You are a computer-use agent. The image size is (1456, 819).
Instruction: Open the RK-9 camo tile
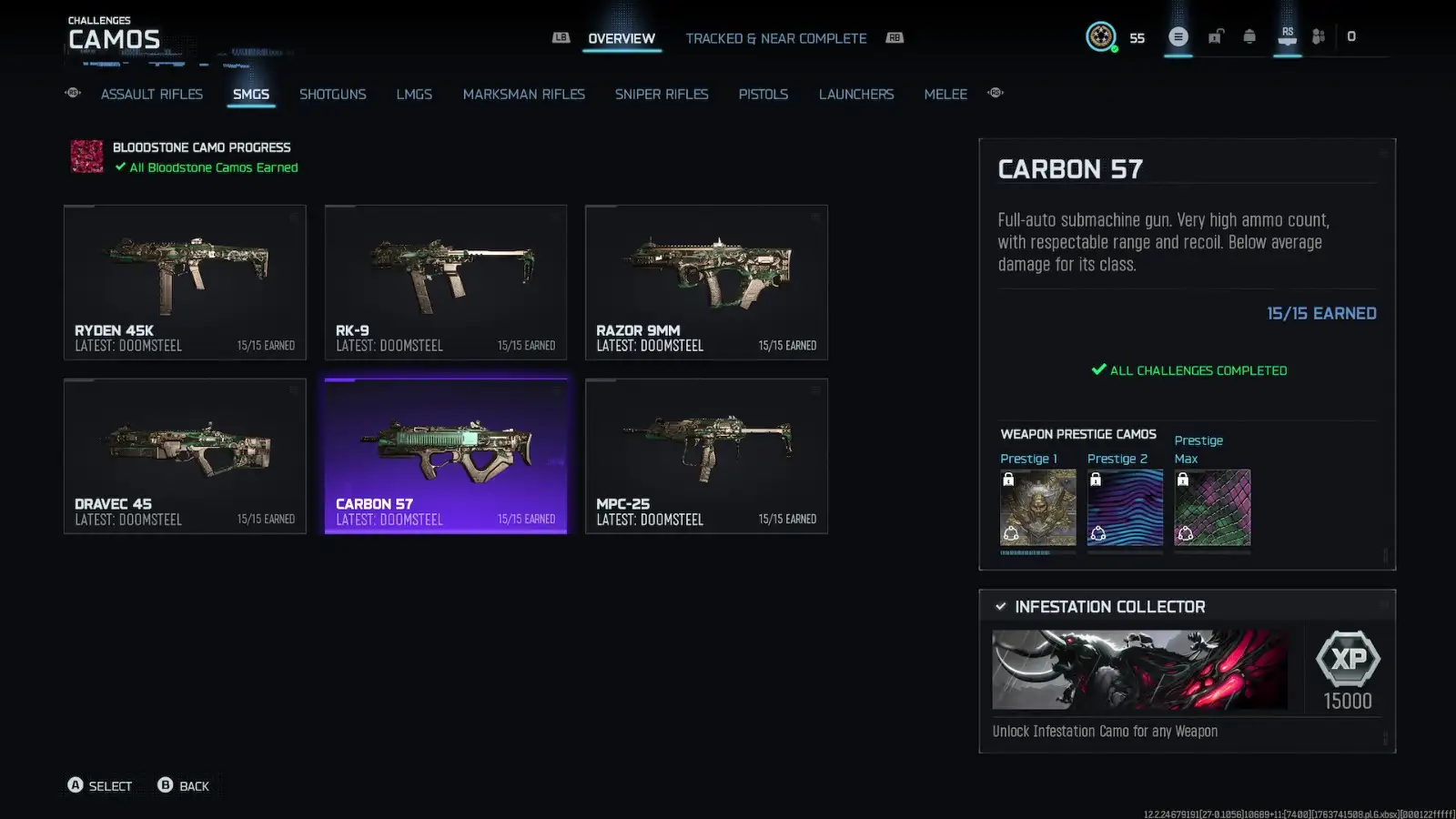click(x=446, y=282)
